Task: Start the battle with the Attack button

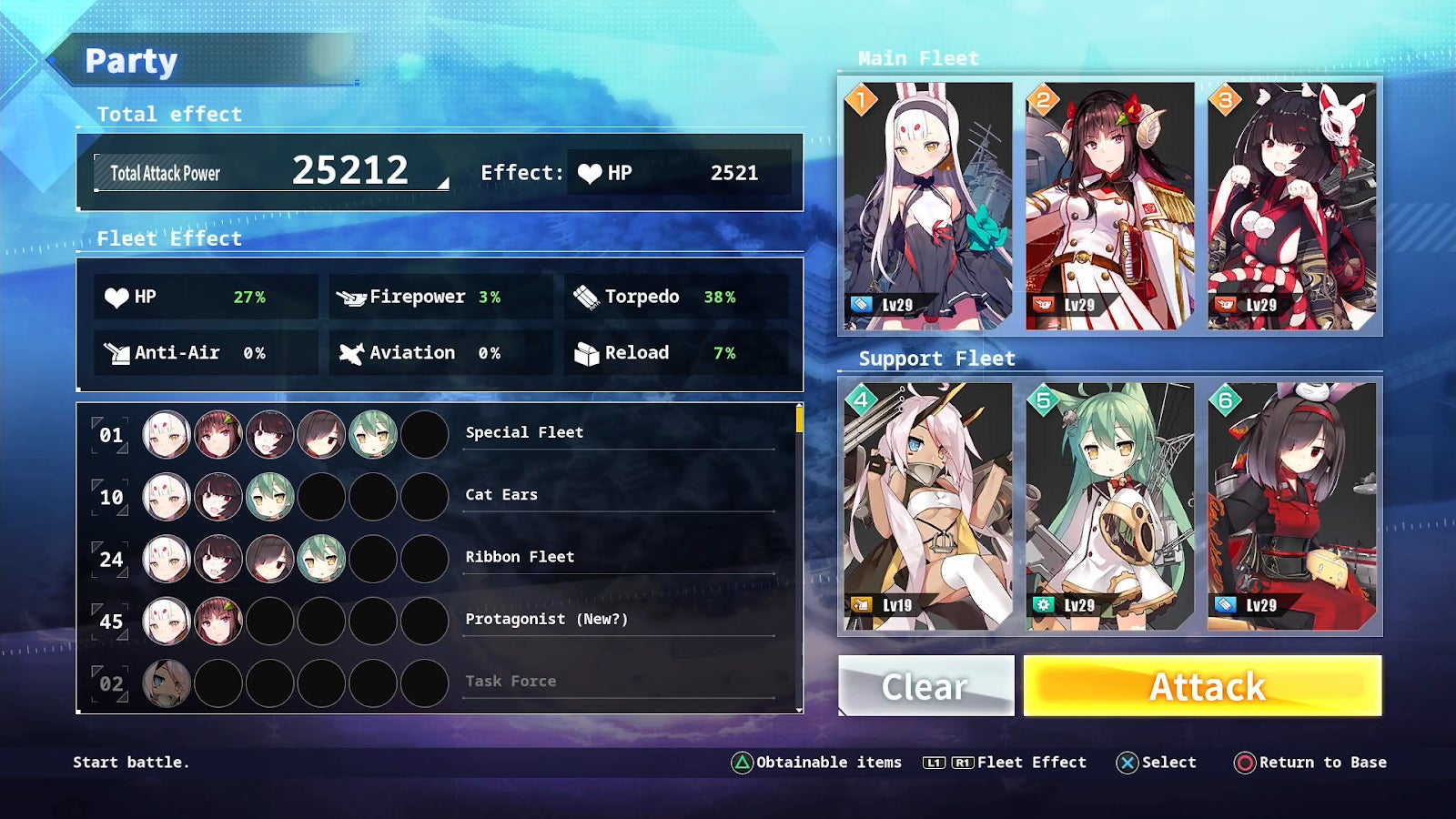Action: (x=1202, y=686)
